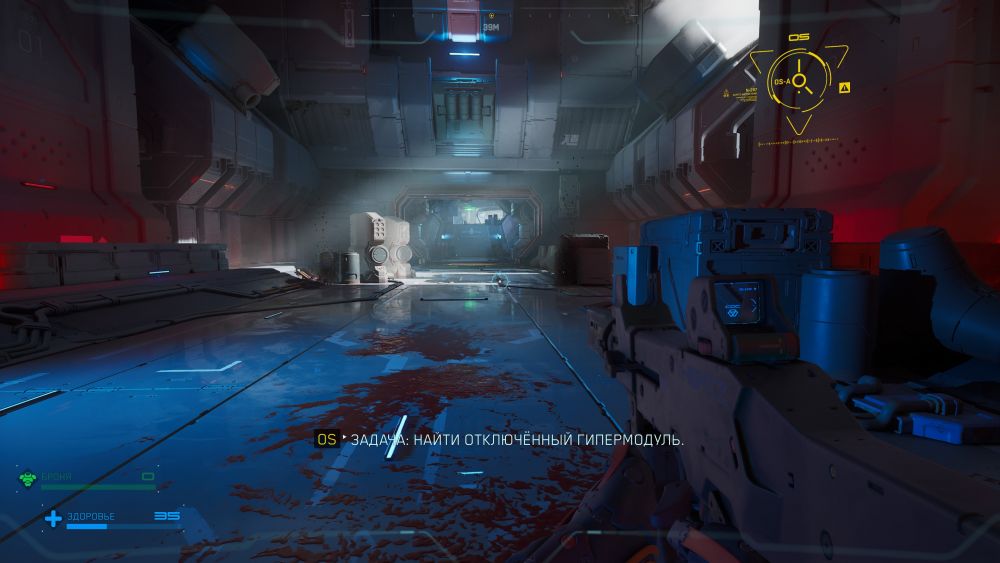Viewport: 1000px width, 563px height.
Task: Click the blue health cross icon
Action: pyautogui.click(x=52, y=518)
